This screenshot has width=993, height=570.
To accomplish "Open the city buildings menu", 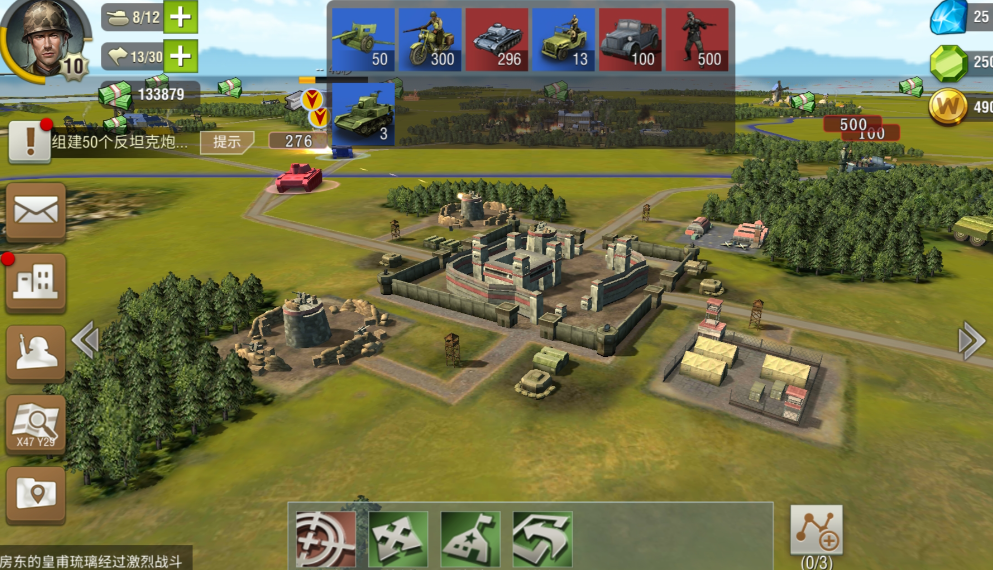I will 36,283.
